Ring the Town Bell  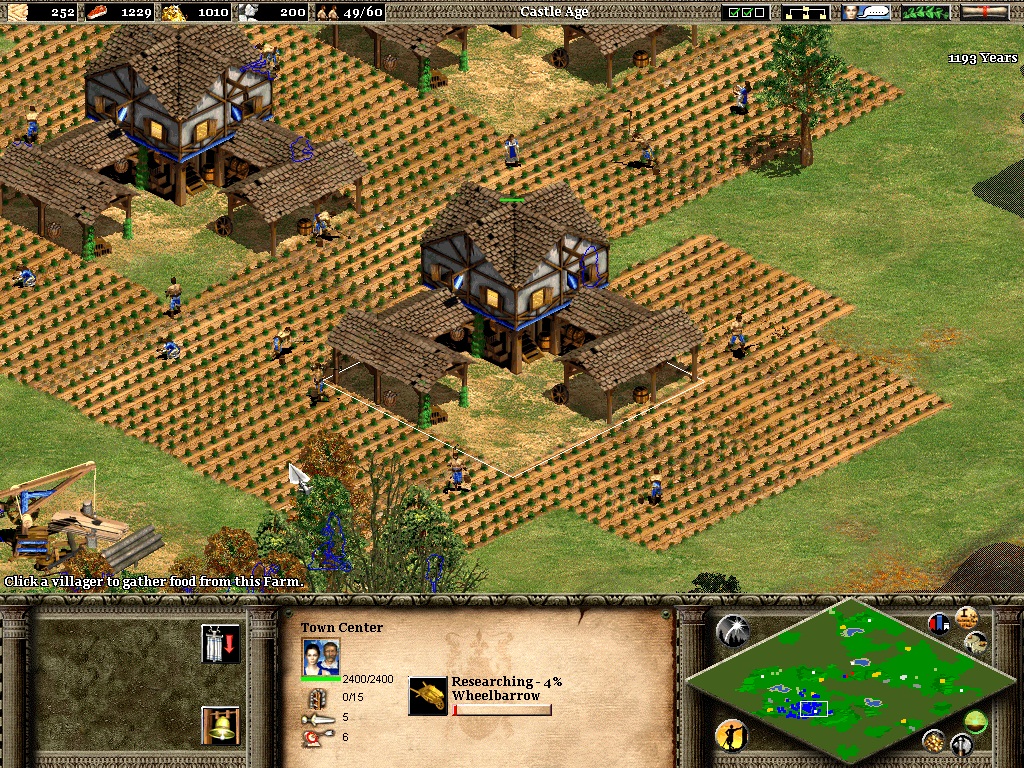tap(220, 725)
